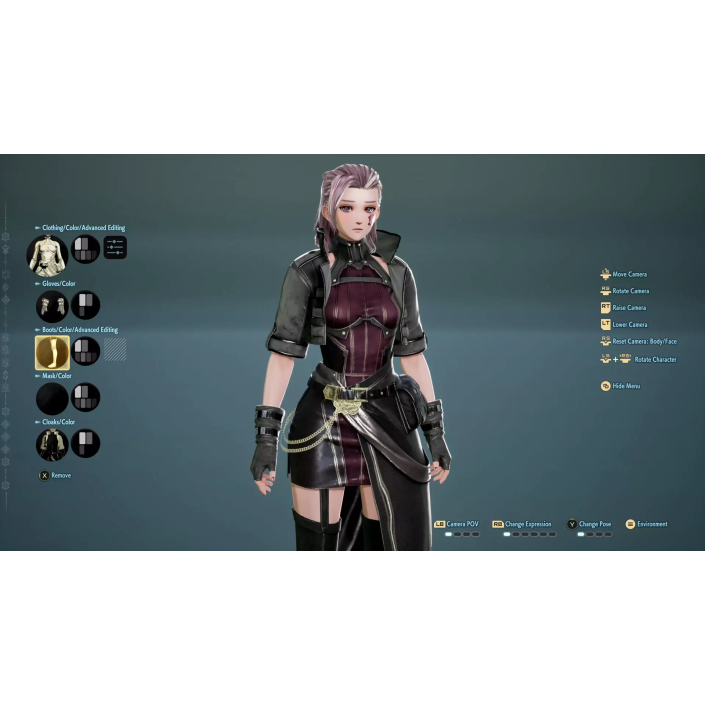Screen dimensions: 705x705
Task: Open the mask color palette
Action: click(x=86, y=398)
